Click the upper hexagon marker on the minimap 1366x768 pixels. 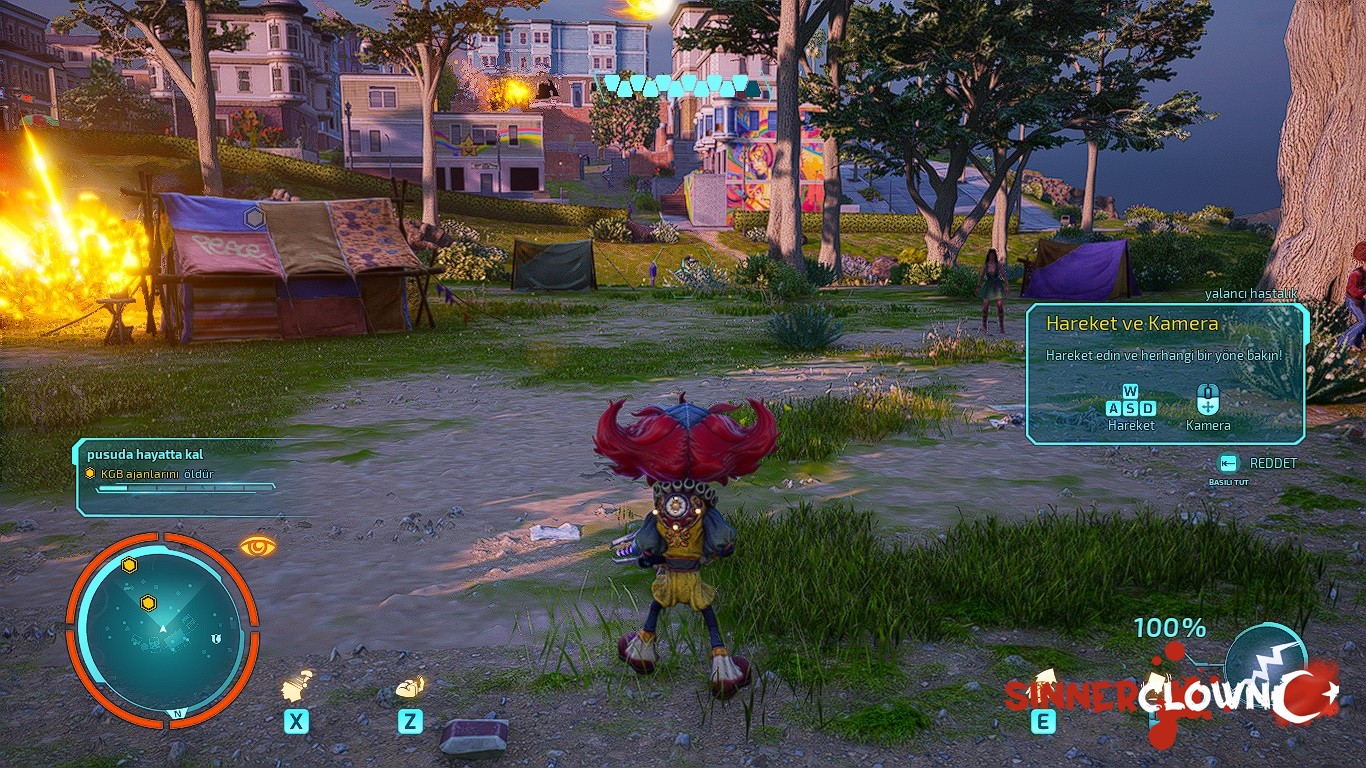(x=129, y=565)
